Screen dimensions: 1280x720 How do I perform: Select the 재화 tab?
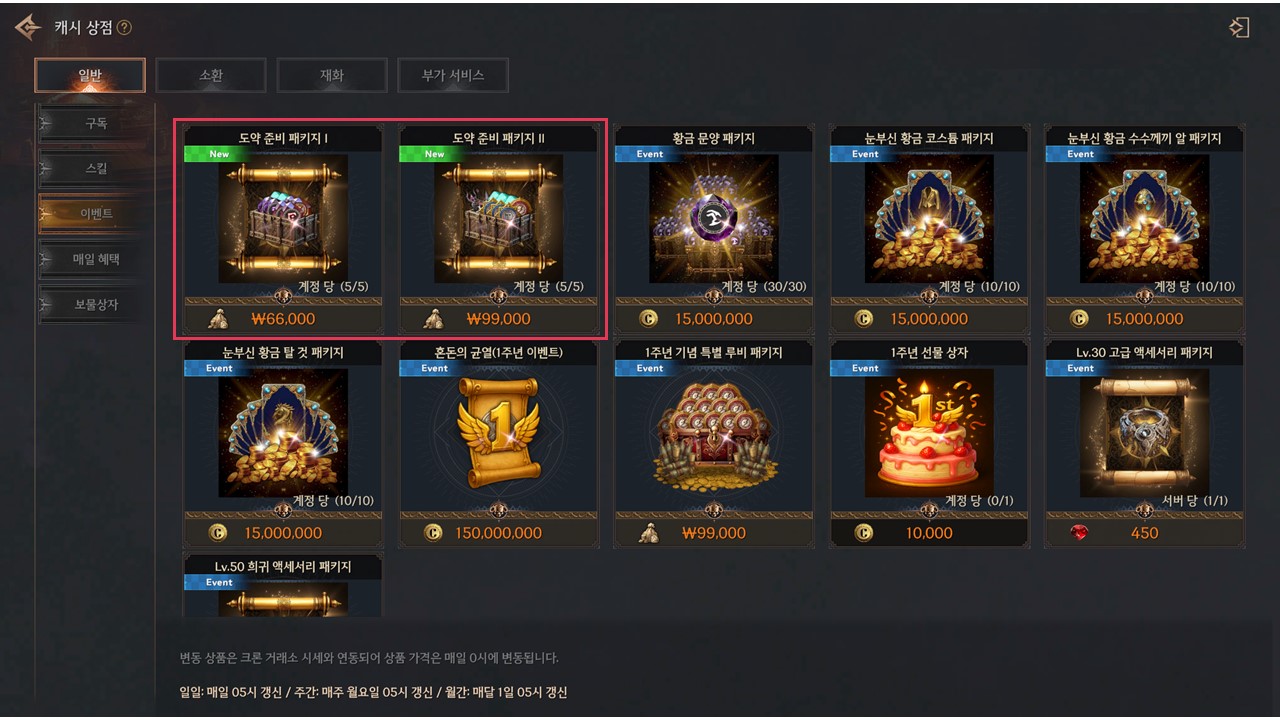point(332,75)
